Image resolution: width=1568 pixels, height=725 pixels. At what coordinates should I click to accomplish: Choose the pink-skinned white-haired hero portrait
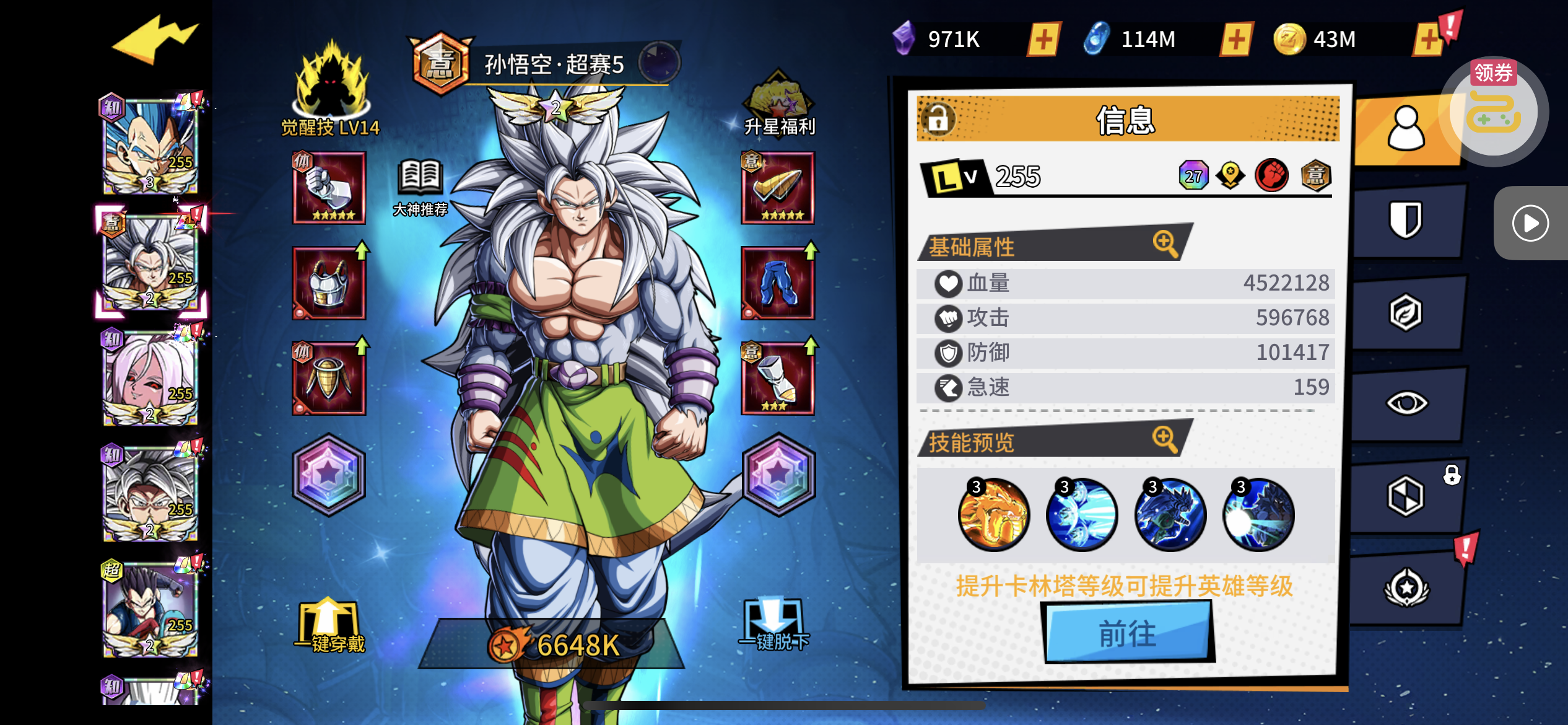(x=150, y=378)
